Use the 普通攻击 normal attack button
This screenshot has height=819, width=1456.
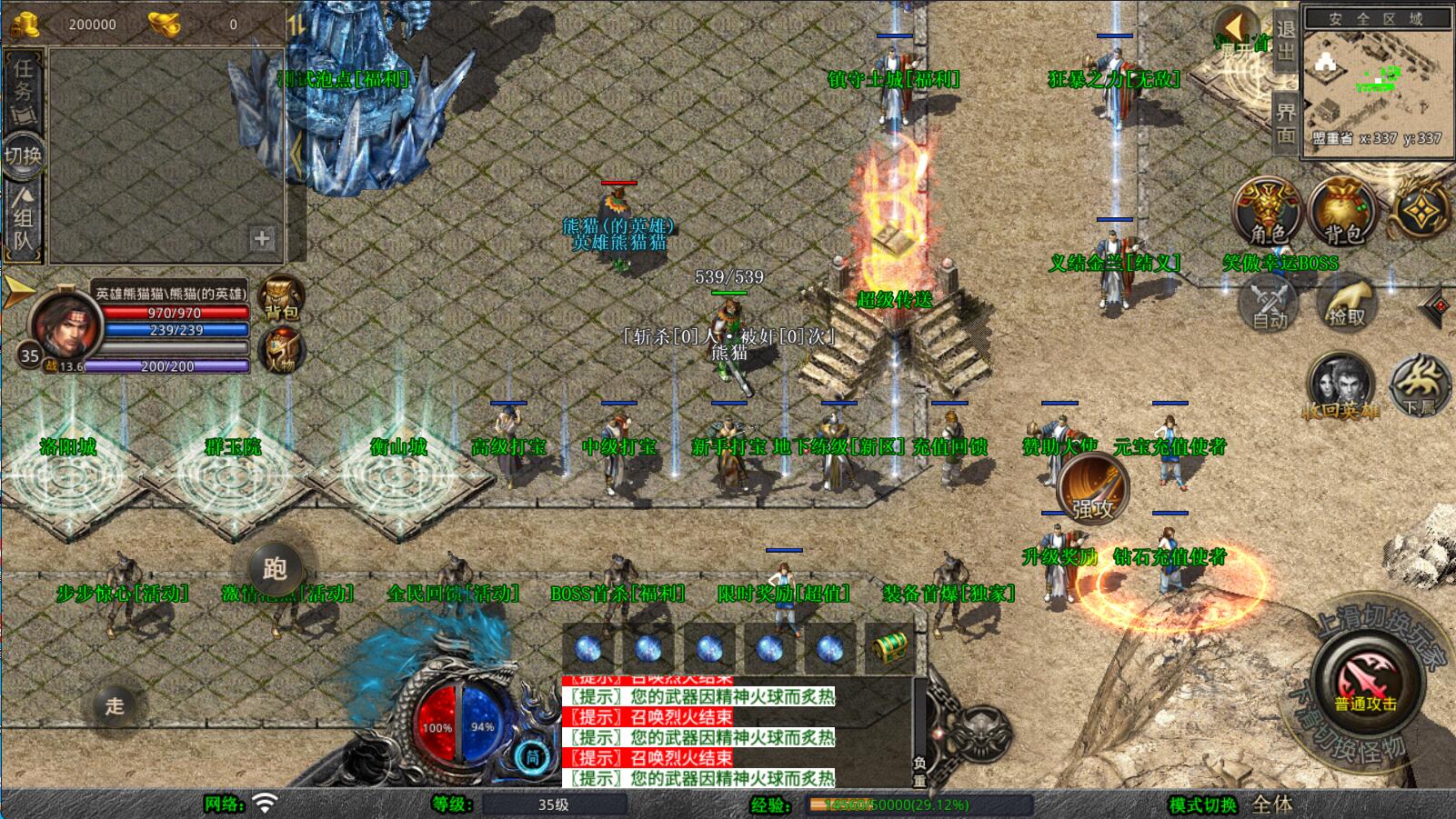pos(1365,682)
